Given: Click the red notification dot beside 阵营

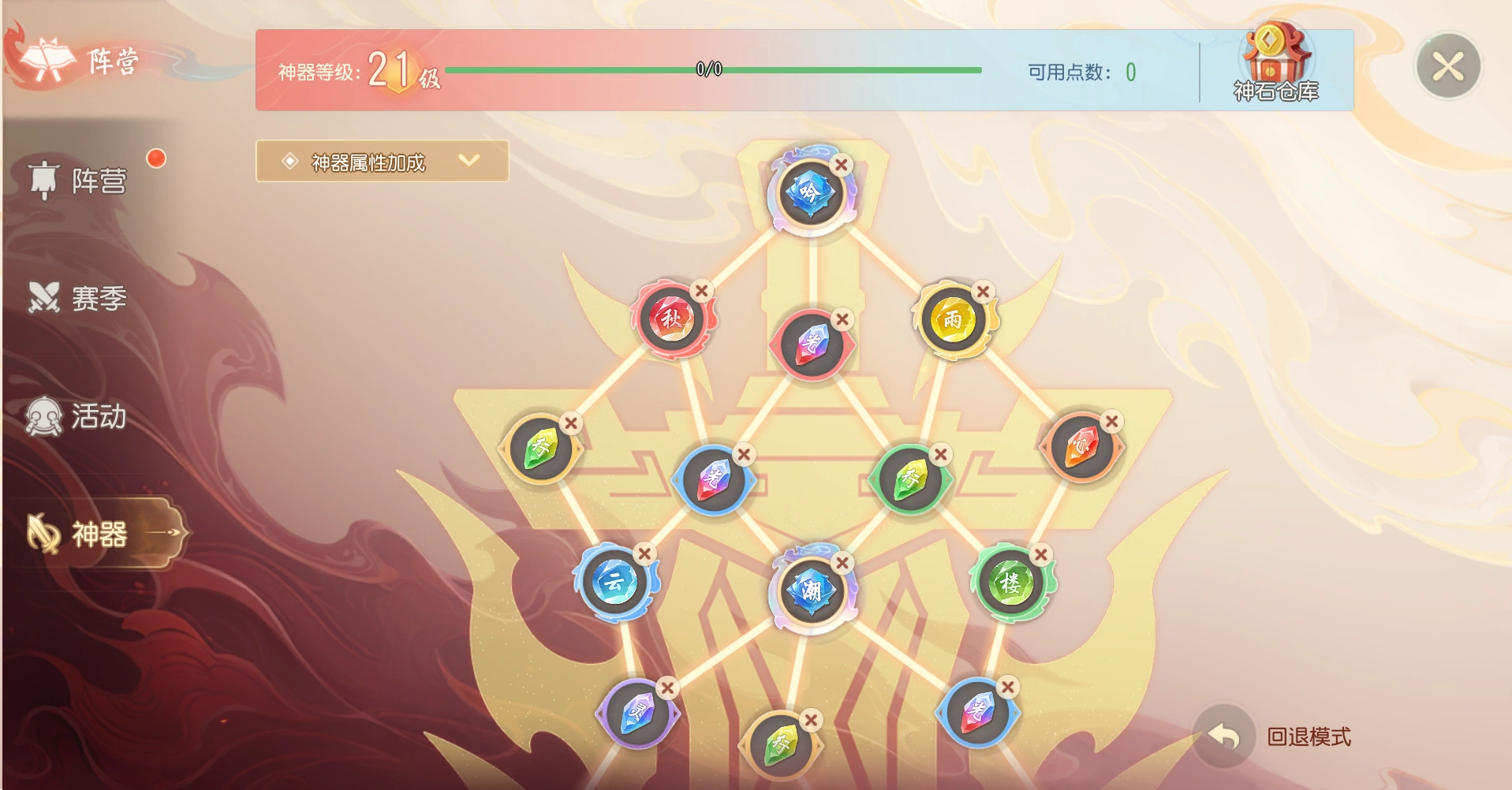Looking at the screenshot, I should click(156, 158).
